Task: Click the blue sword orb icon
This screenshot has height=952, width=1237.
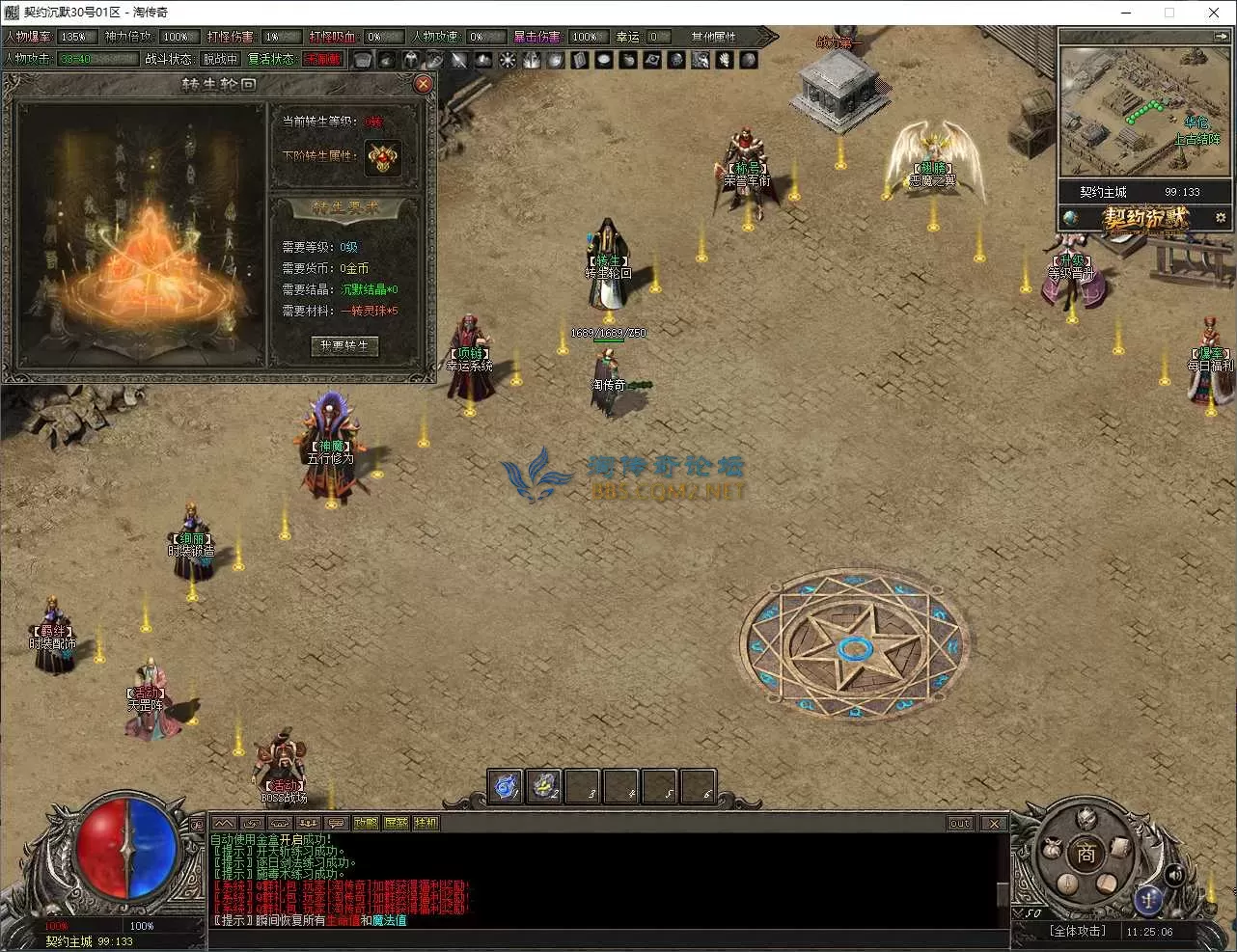Action: click(x=1147, y=898)
